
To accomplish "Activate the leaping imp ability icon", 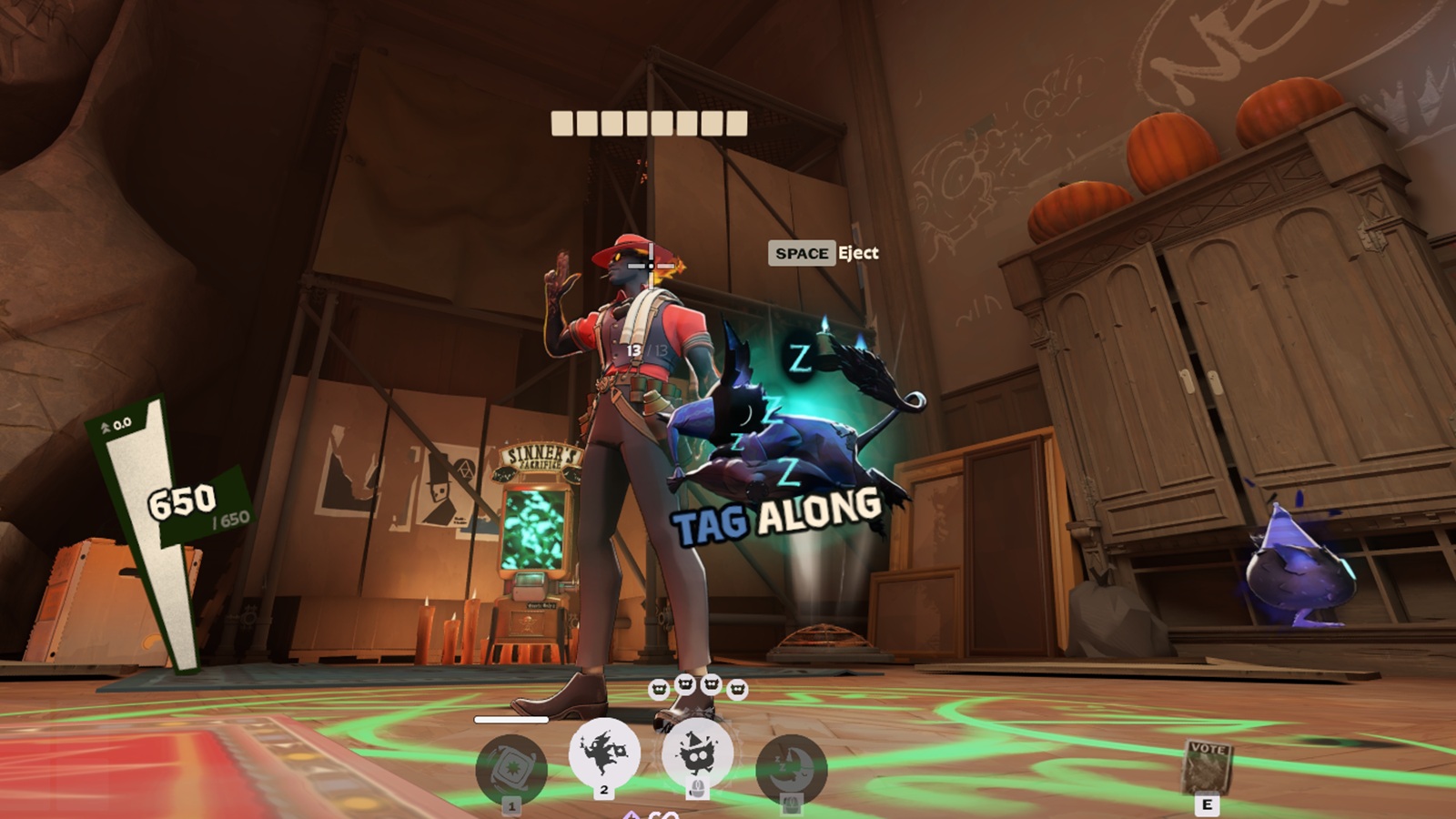I will pos(604,753).
